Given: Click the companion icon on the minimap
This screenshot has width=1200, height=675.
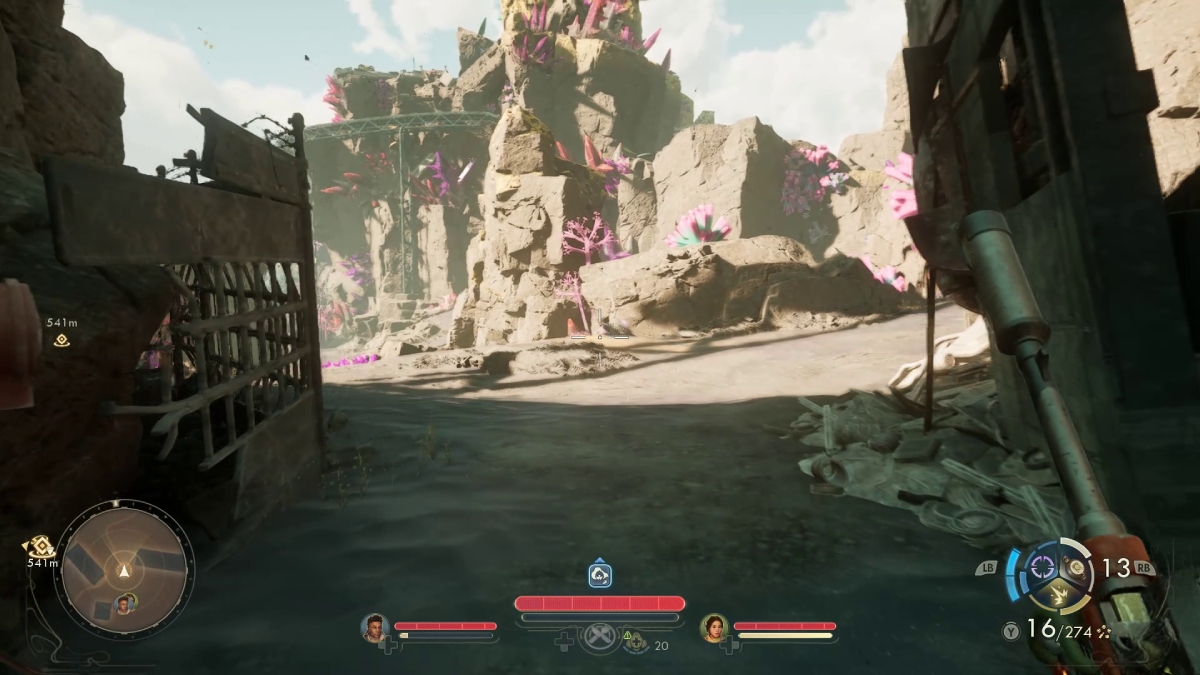Looking at the screenshot, I should coord(124,603).
